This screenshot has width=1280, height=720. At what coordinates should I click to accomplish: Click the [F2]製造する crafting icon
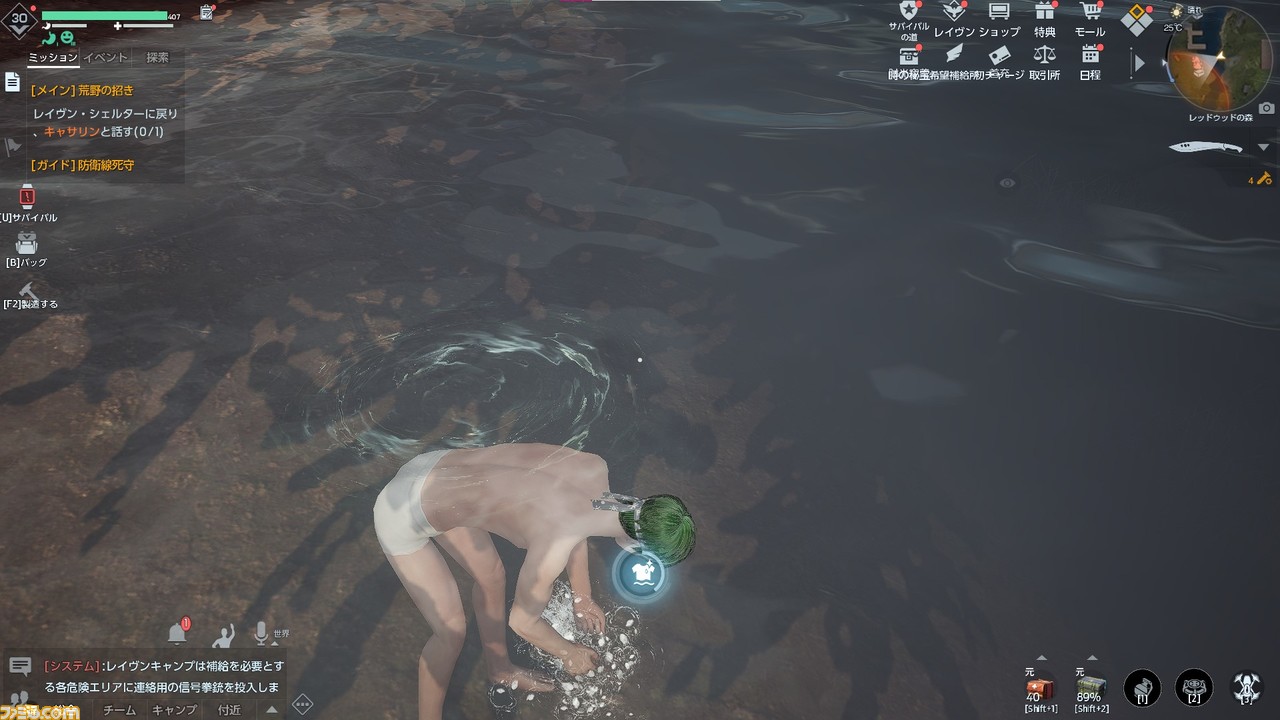27,290
